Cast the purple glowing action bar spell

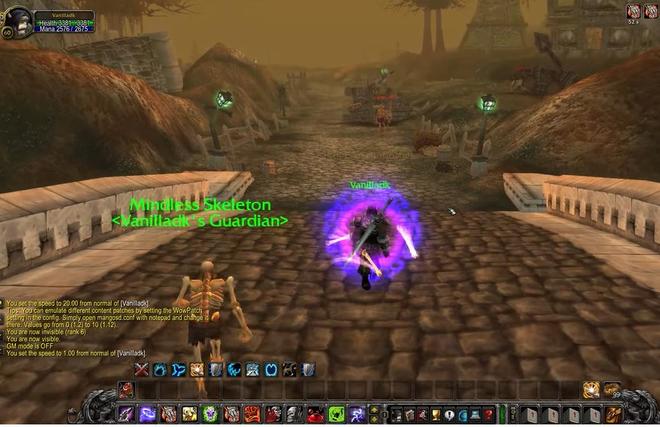click(146, 413)
